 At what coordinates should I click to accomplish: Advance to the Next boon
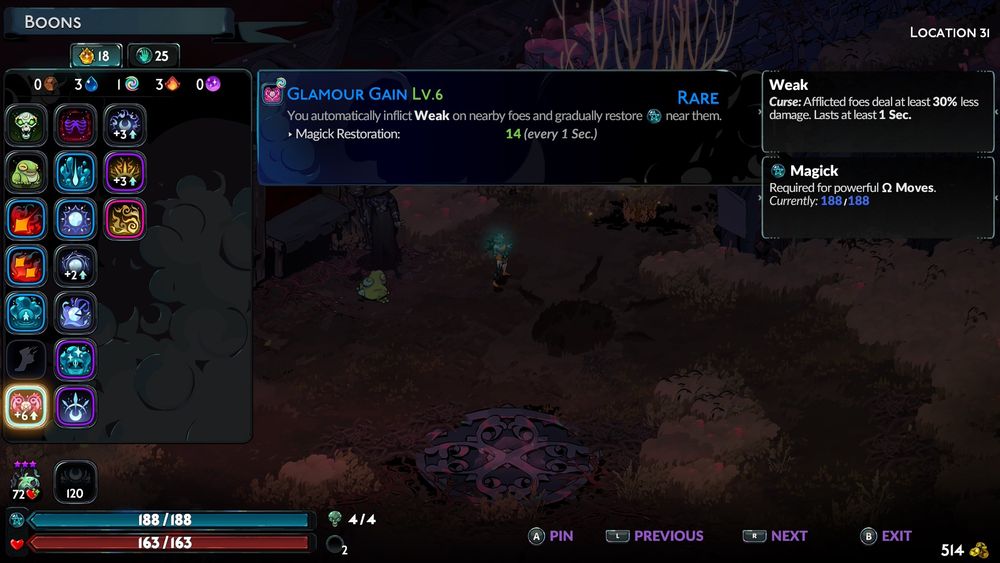pos(775,536)
